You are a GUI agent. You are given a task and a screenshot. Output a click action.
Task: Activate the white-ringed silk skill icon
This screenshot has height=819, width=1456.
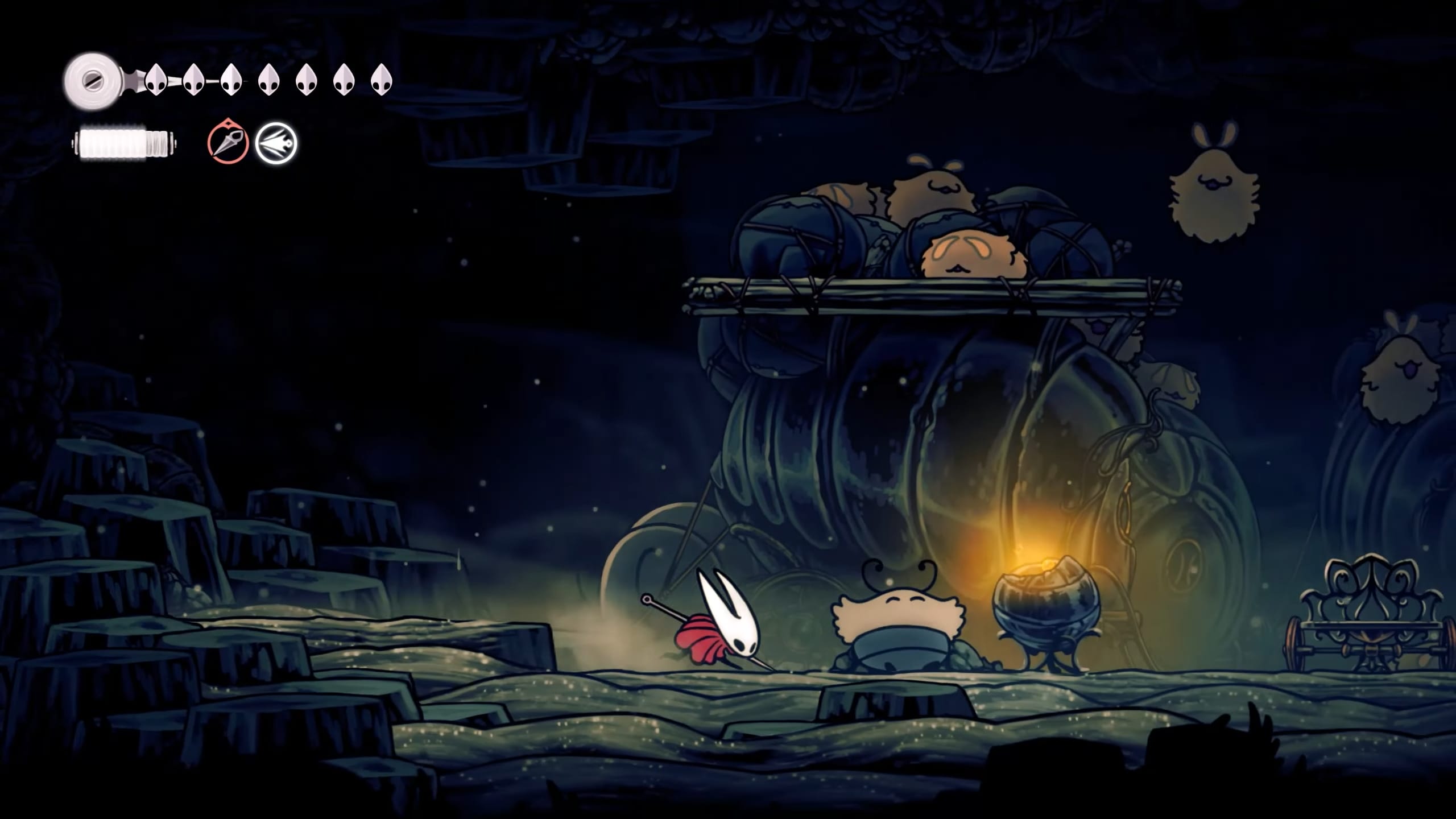click(x=276, y=143)
